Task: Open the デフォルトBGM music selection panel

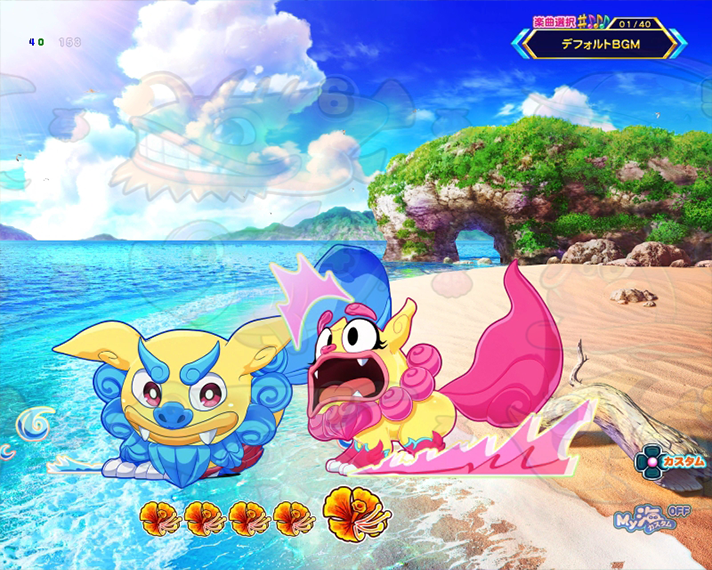Action: pos(600,43)
